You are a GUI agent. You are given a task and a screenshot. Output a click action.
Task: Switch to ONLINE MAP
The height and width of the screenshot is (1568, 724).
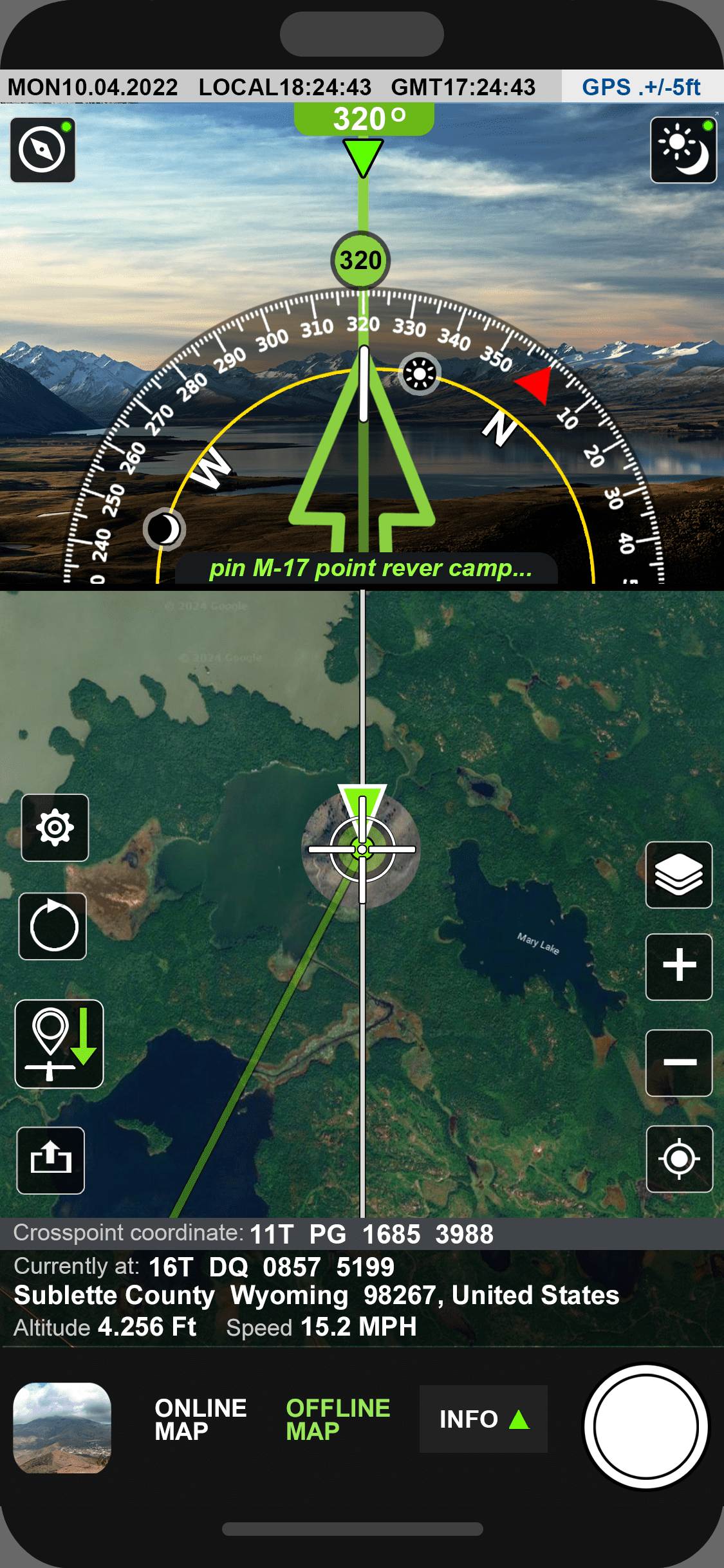coord(200,1419)
